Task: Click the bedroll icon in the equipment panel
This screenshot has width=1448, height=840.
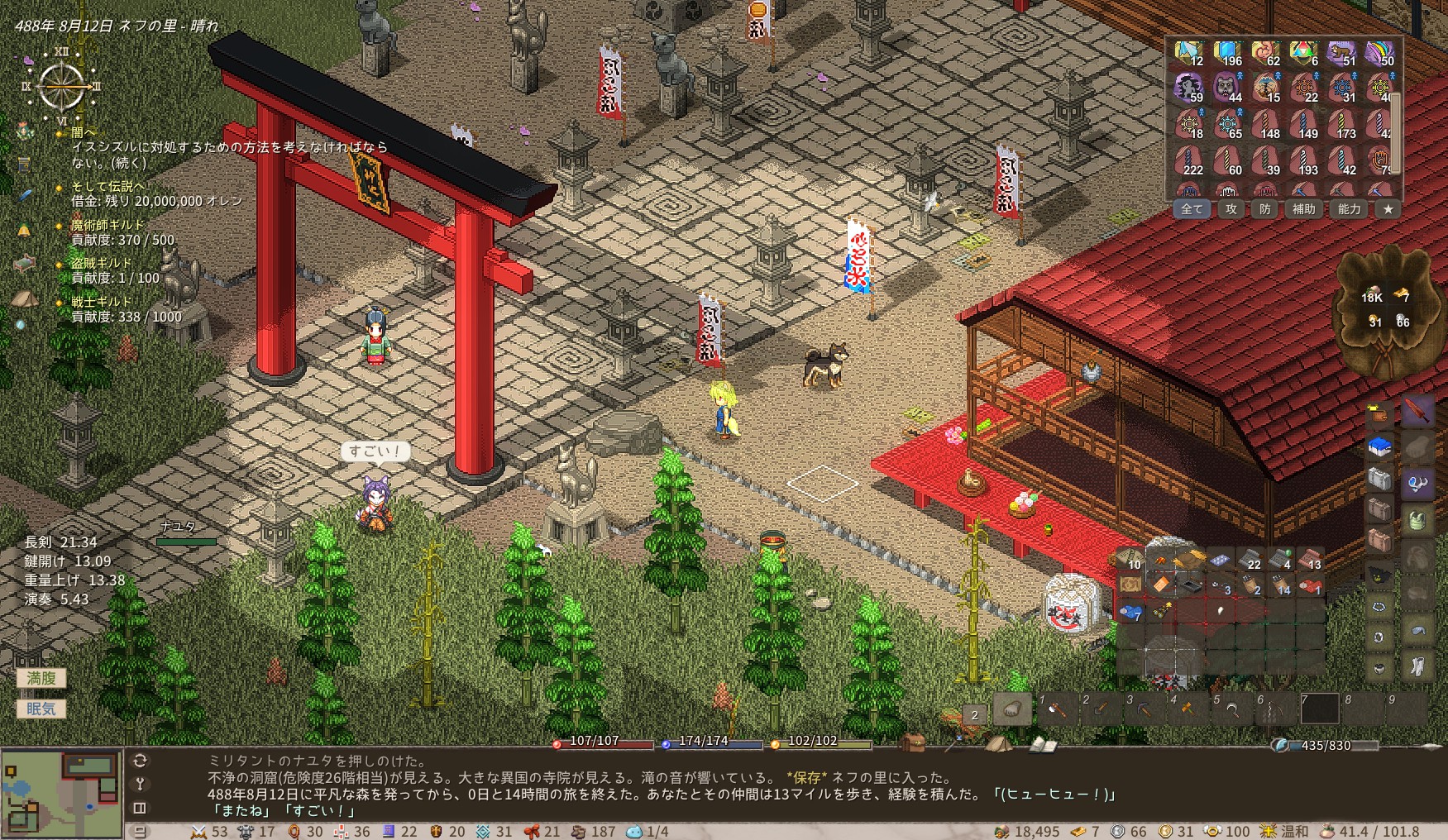Action: 1379,446
